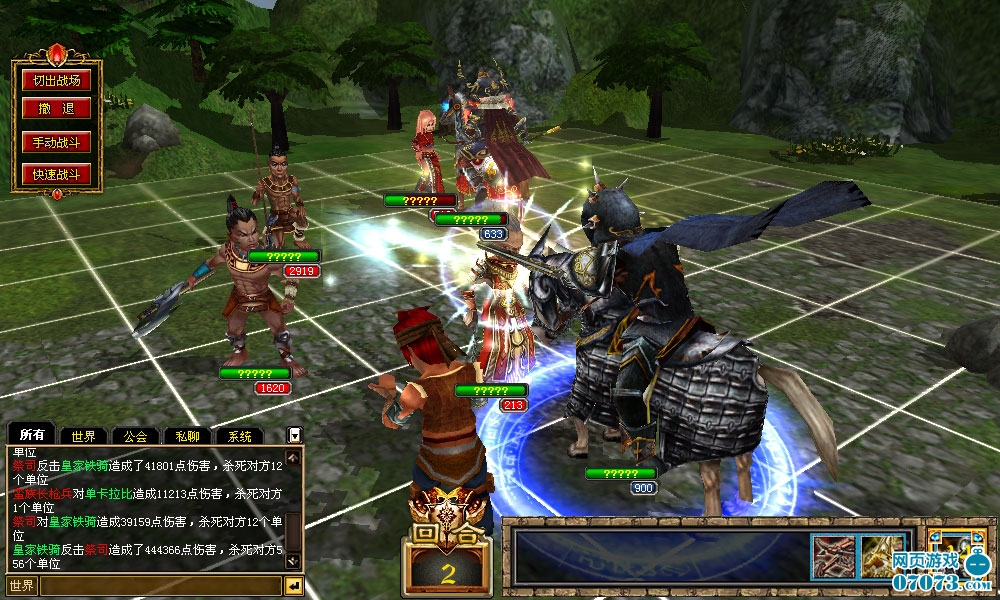
Task: View the 系统 system messages tab
Action: click(x=239, y=436)
